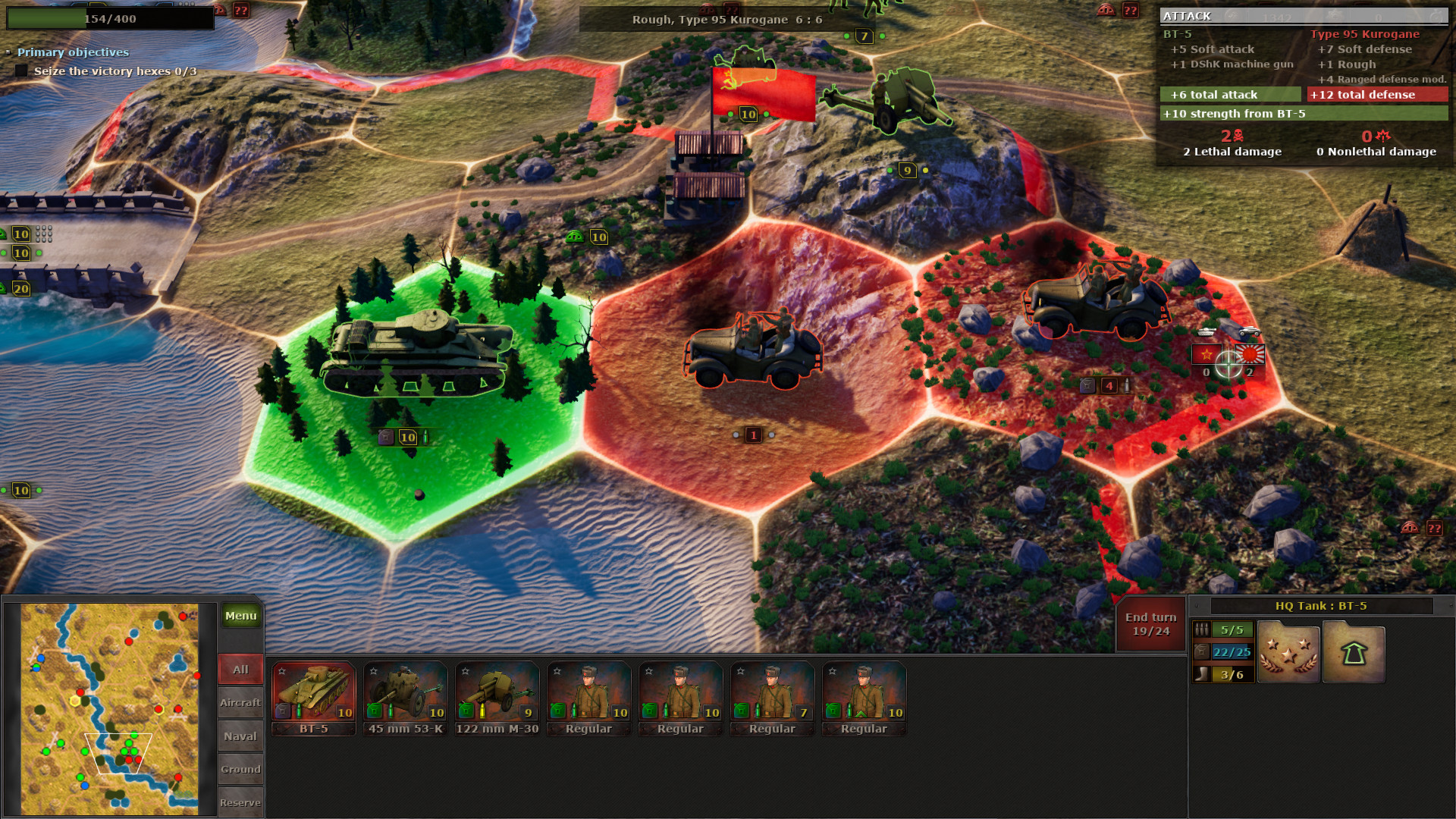Open the game Menu
1456x819 pixels.
tap(240, 616)
